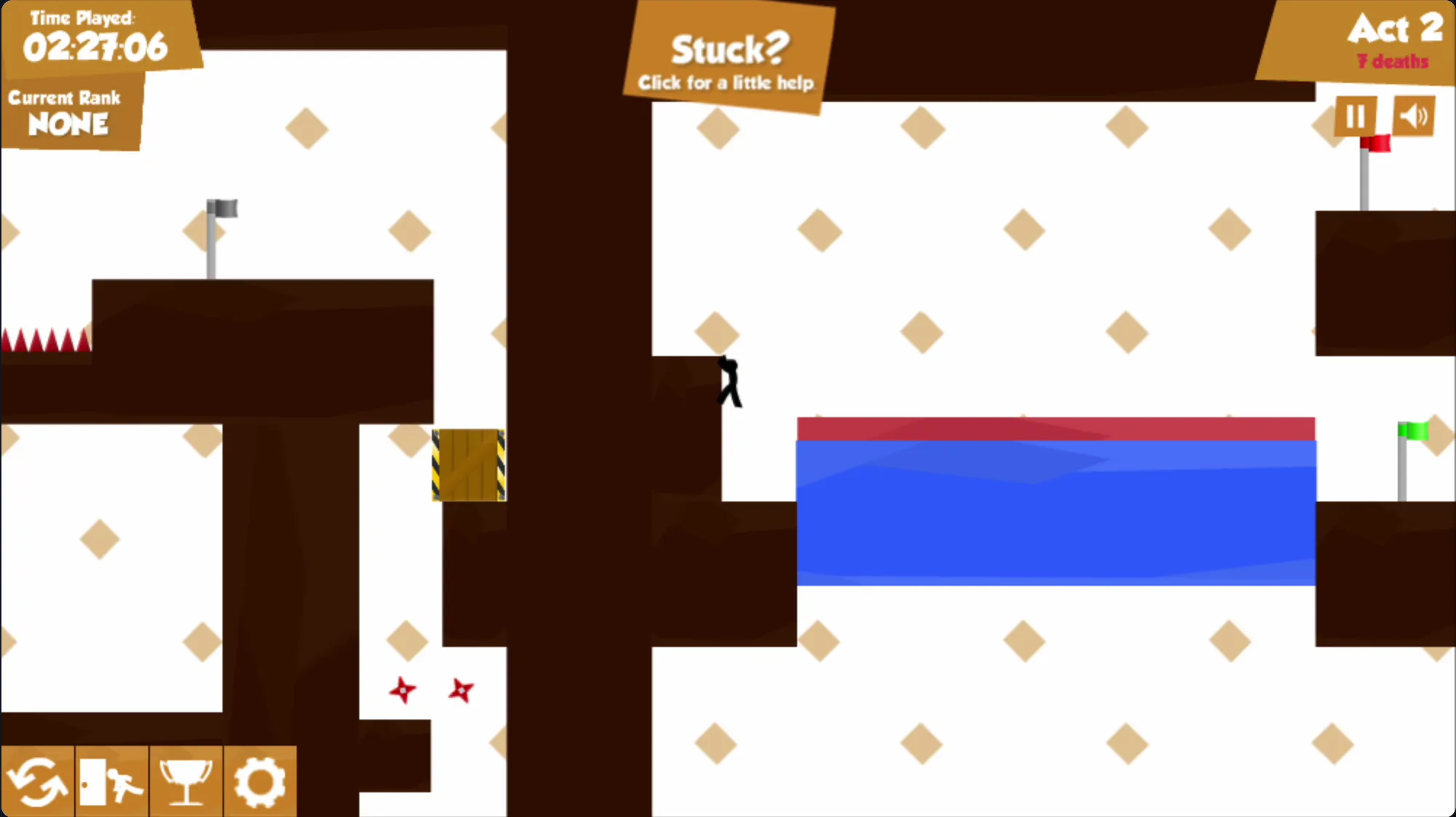Click the Act 2 banner
The height and width of the screenshot is (817, 1456).
coord(1393,31)
